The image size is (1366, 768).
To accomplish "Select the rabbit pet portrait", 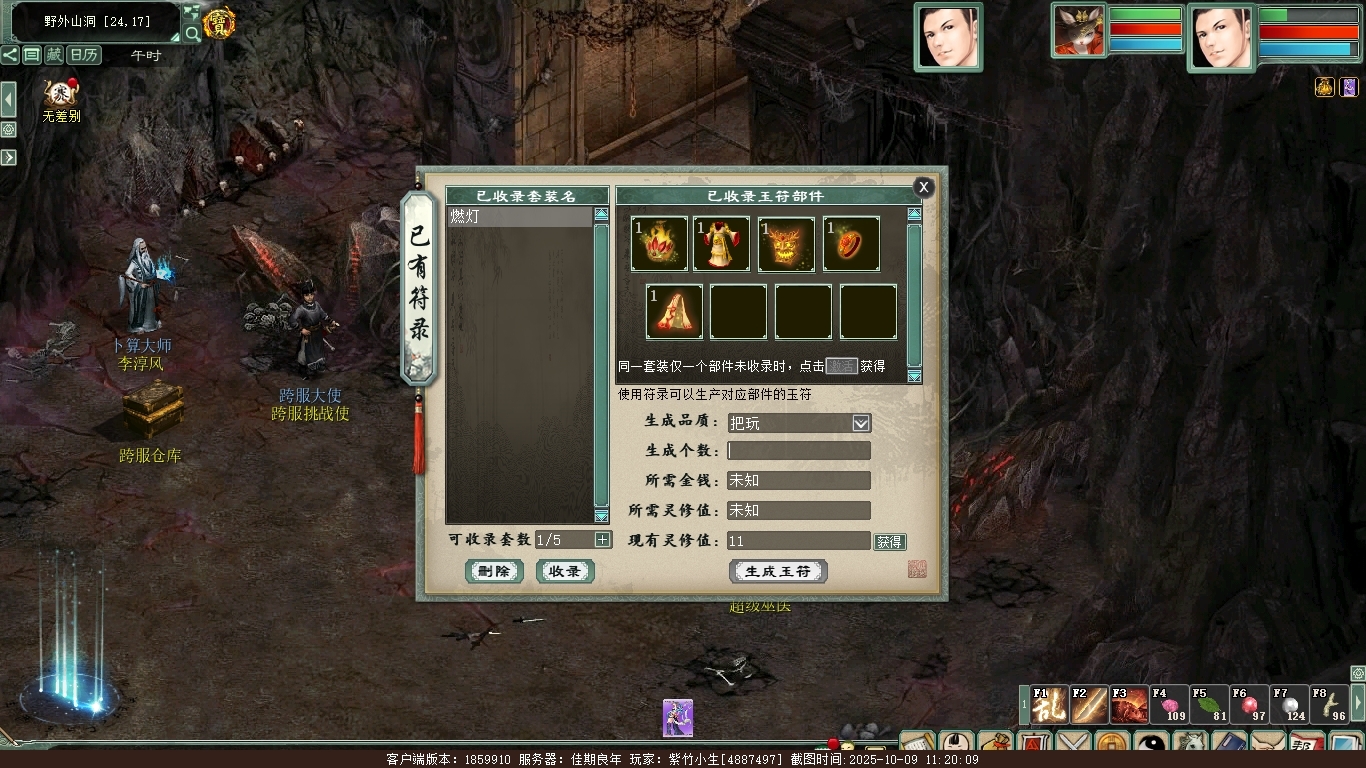I will pos(1078,30).
